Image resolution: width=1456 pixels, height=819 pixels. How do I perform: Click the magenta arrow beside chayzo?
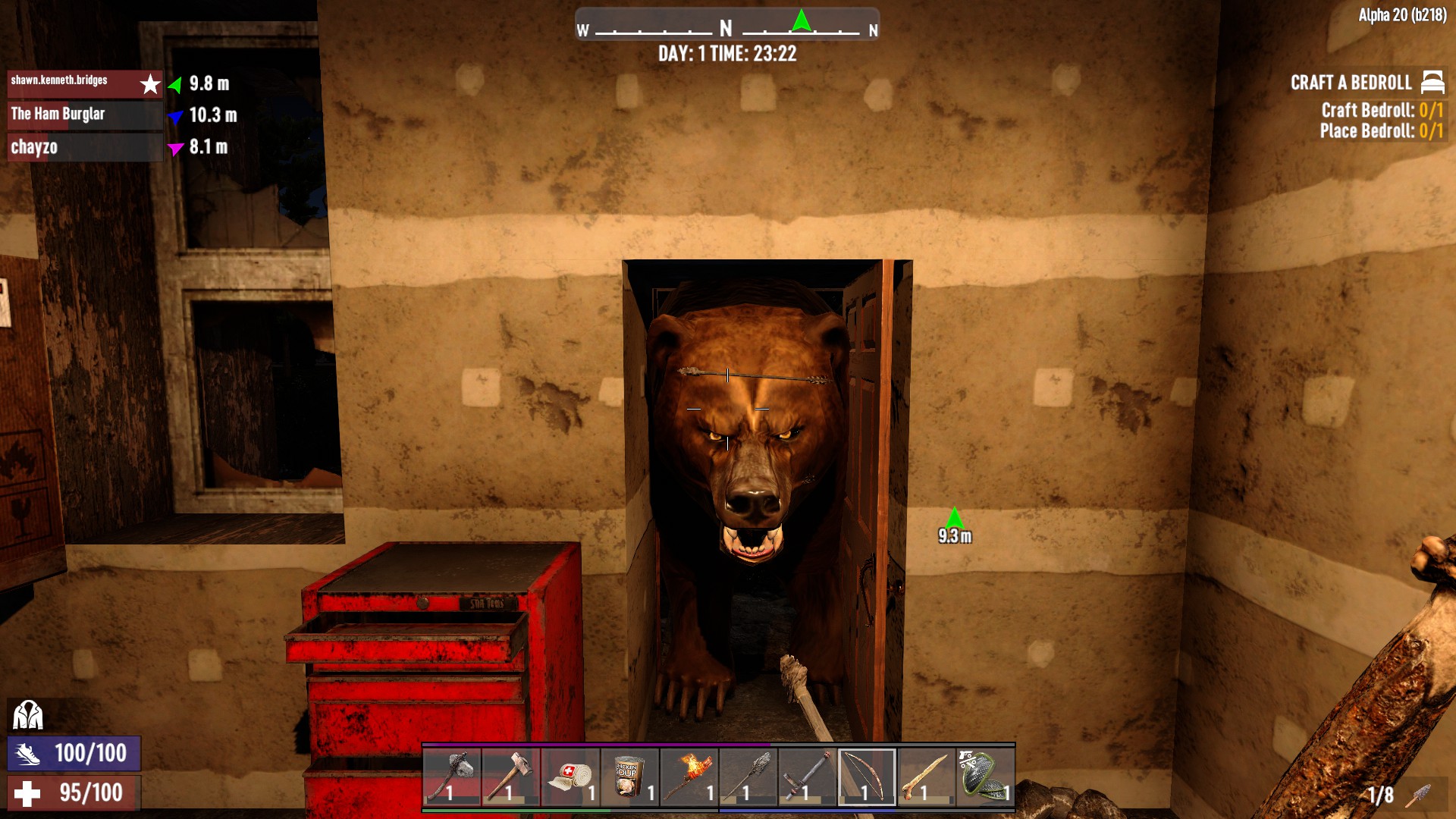tap(175, 149)
